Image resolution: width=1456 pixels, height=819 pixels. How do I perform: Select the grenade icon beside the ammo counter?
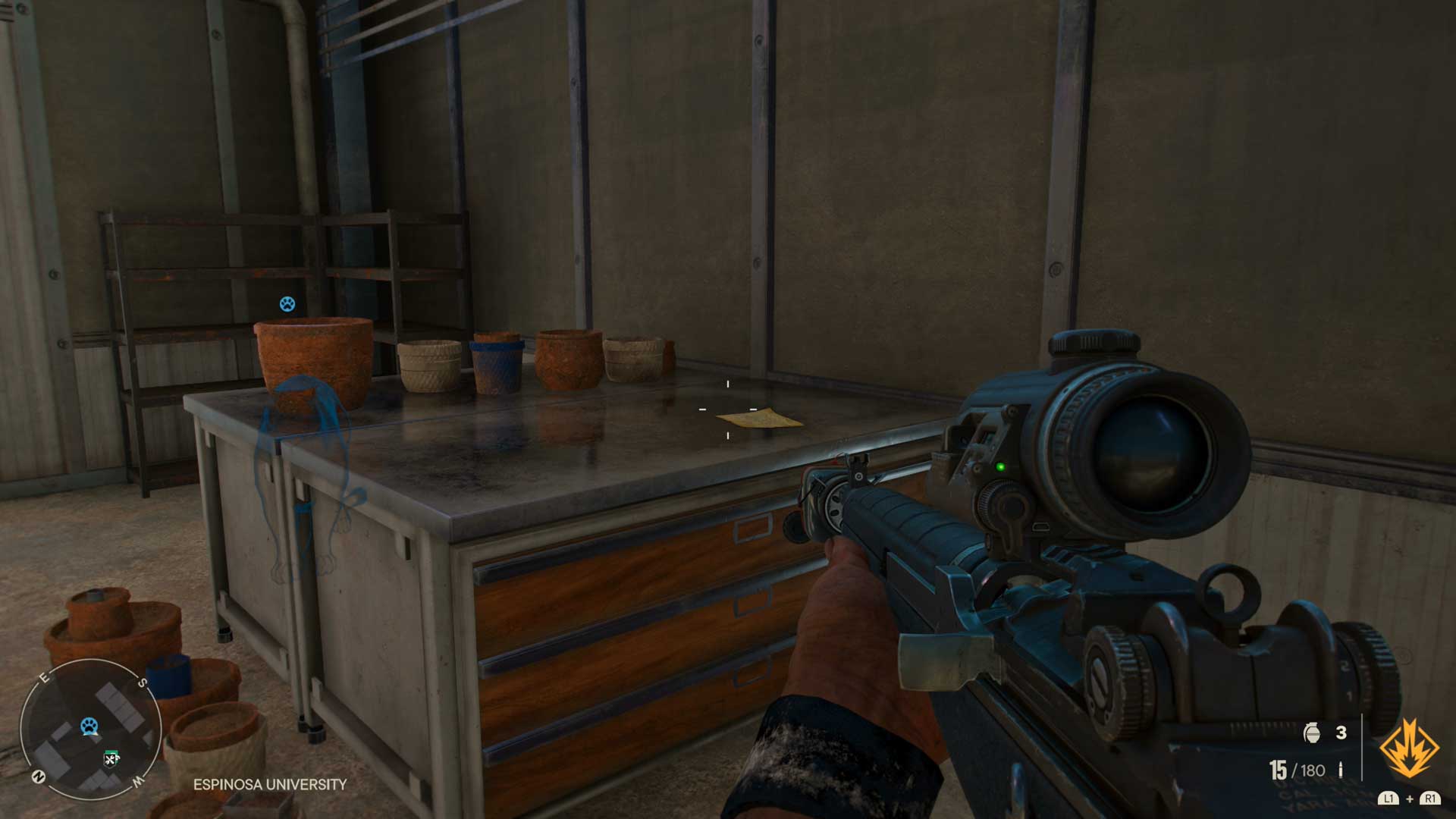pos(1312,732)
